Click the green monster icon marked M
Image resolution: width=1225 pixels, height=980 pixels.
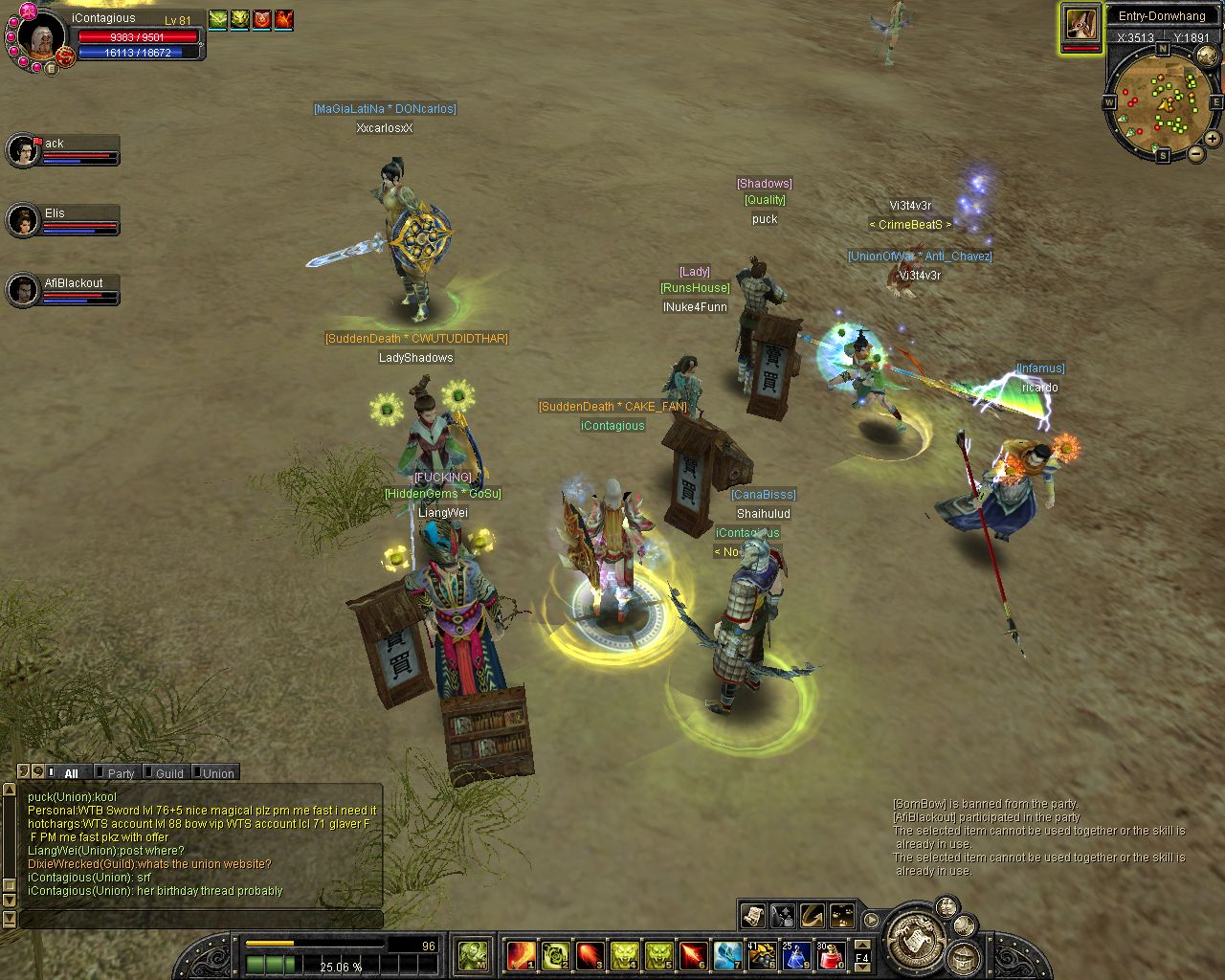click(474, 954)
